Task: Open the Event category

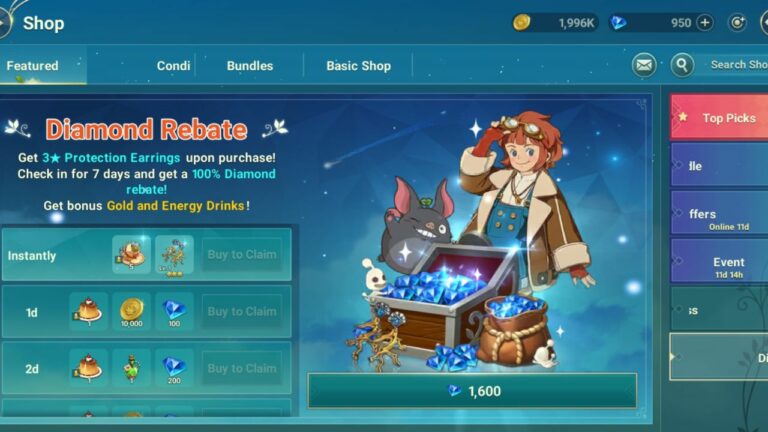Action: click(718, 267)
